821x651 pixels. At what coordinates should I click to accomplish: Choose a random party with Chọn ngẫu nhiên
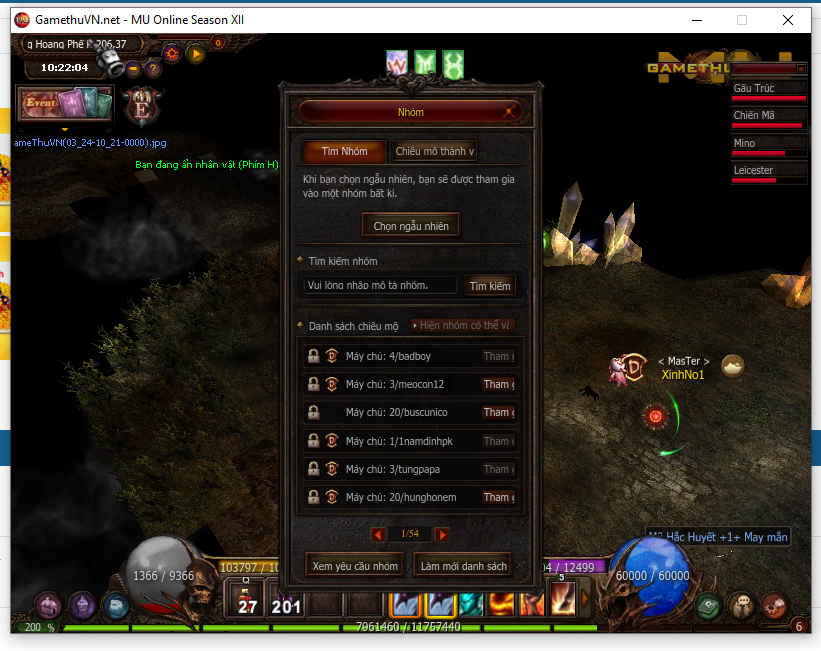coord(411,226)
